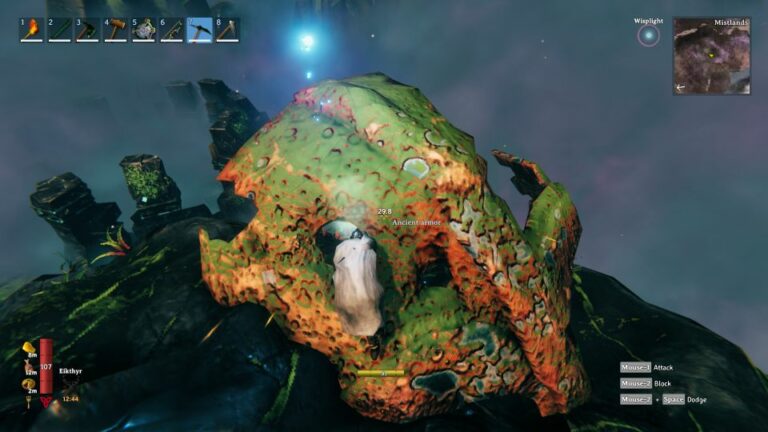The width and height of the screenshot is (768, 432).
Task: Open the Mistlands minimap
Action: click(711, 56)
